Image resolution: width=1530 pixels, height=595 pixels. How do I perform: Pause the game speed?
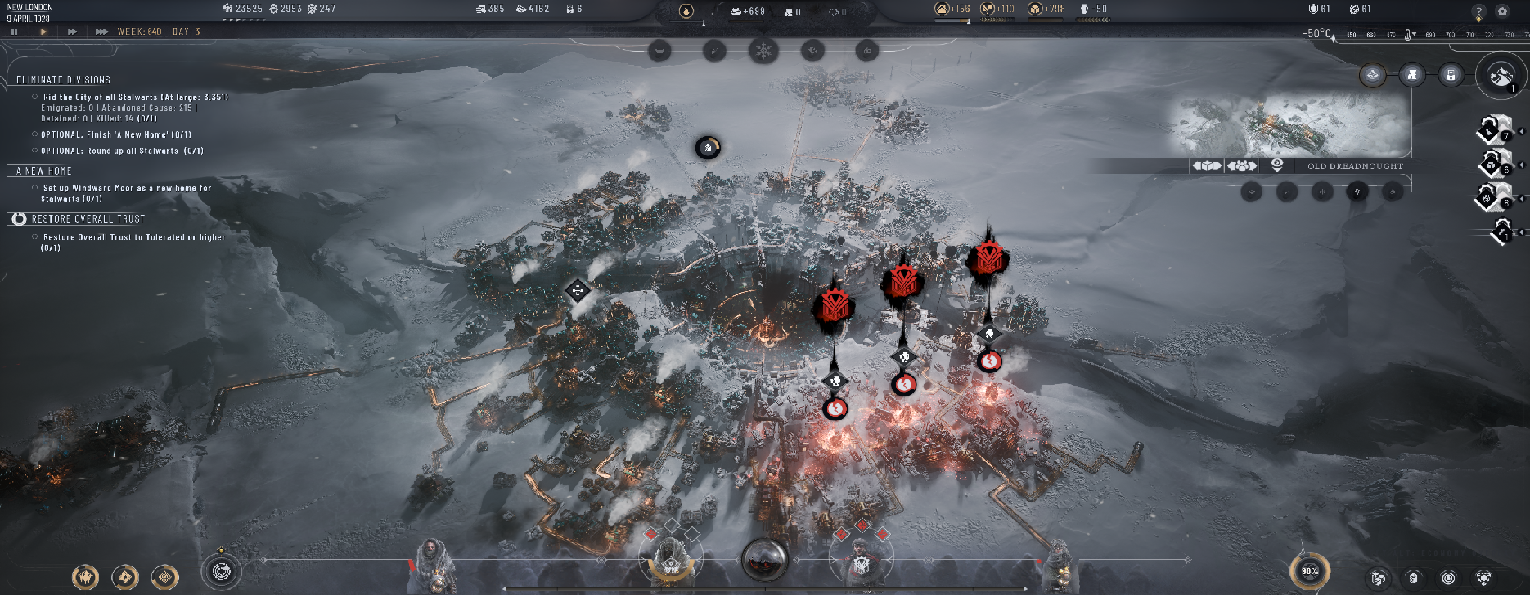(x=14, y=32)
